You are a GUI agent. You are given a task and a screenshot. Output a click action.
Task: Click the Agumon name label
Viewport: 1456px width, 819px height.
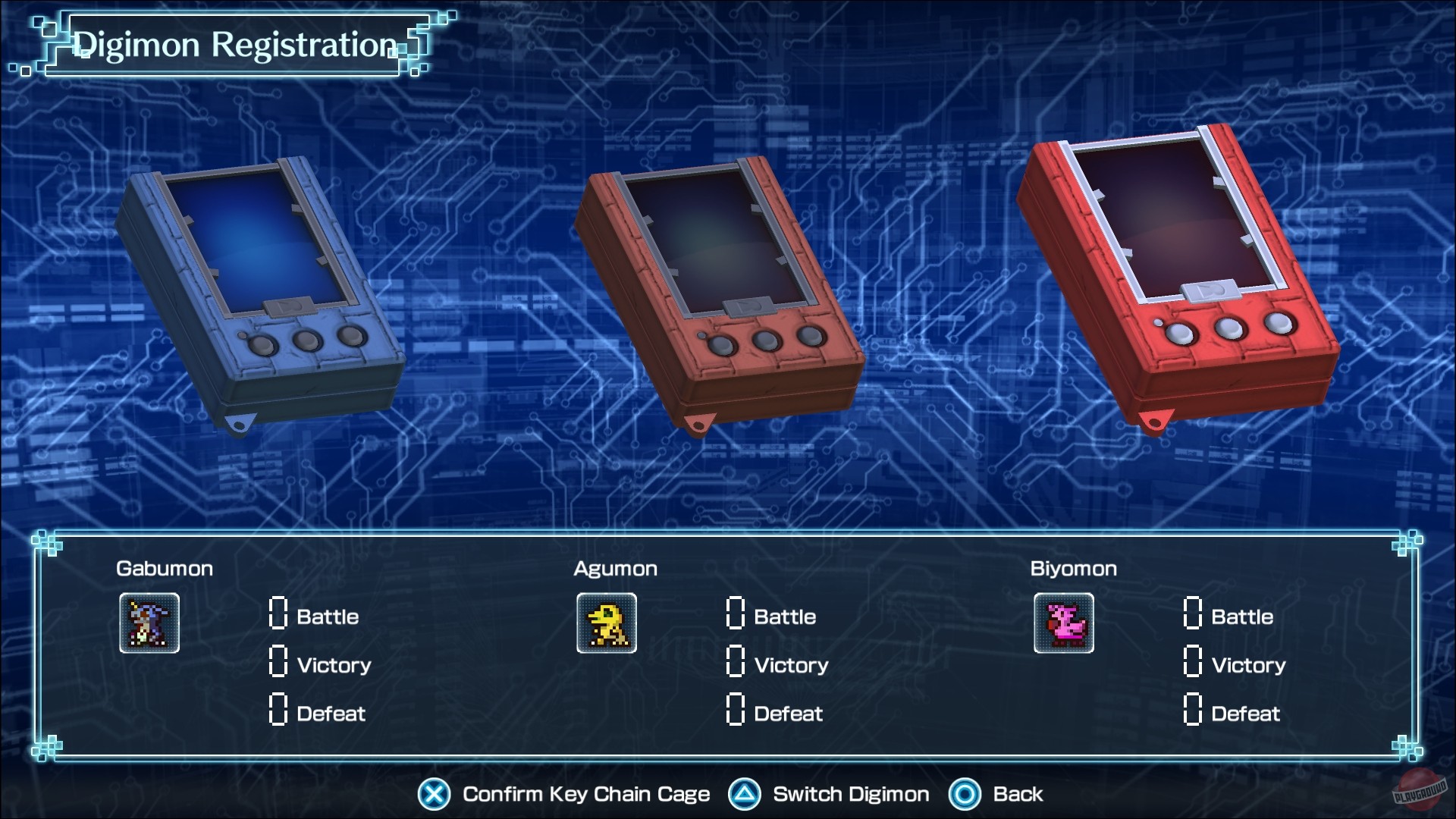click(615, 569)
